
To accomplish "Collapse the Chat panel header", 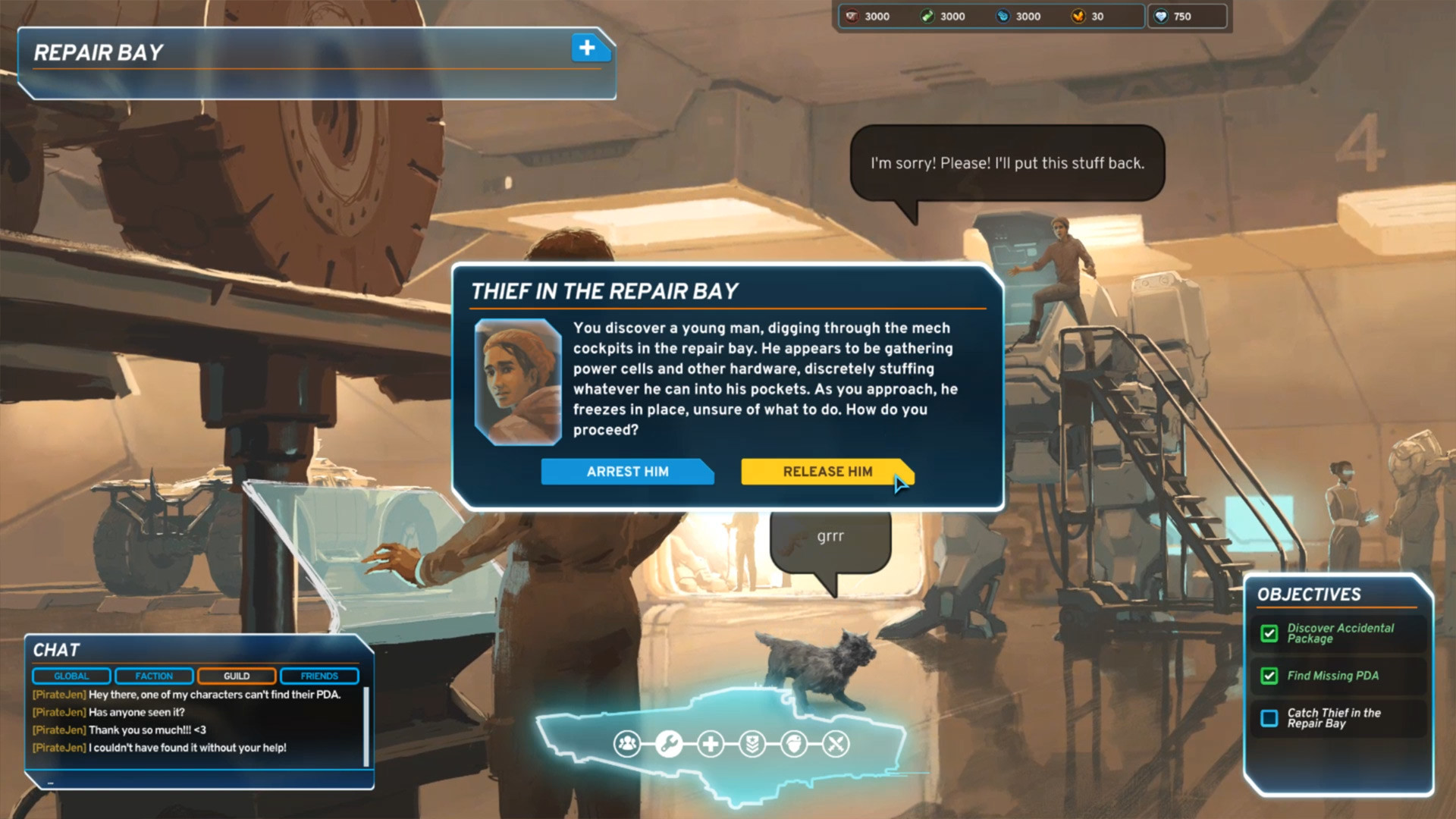I will click(55, 650).
